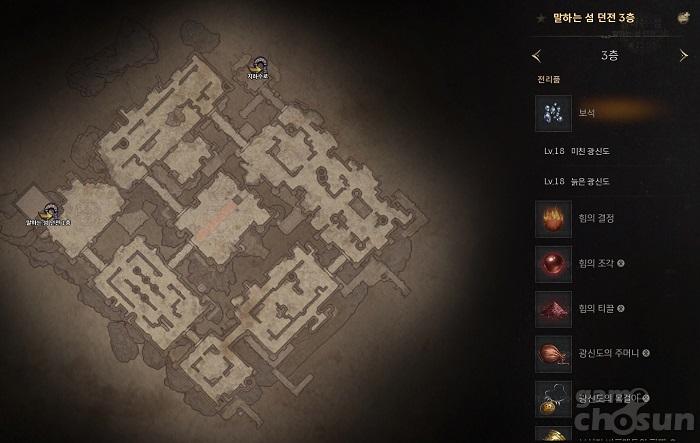Image resolution: width=700 pixels, height=443 pixels.
Task: Select the 보석 gem loot icon
Action: click(x=553, y=113)
